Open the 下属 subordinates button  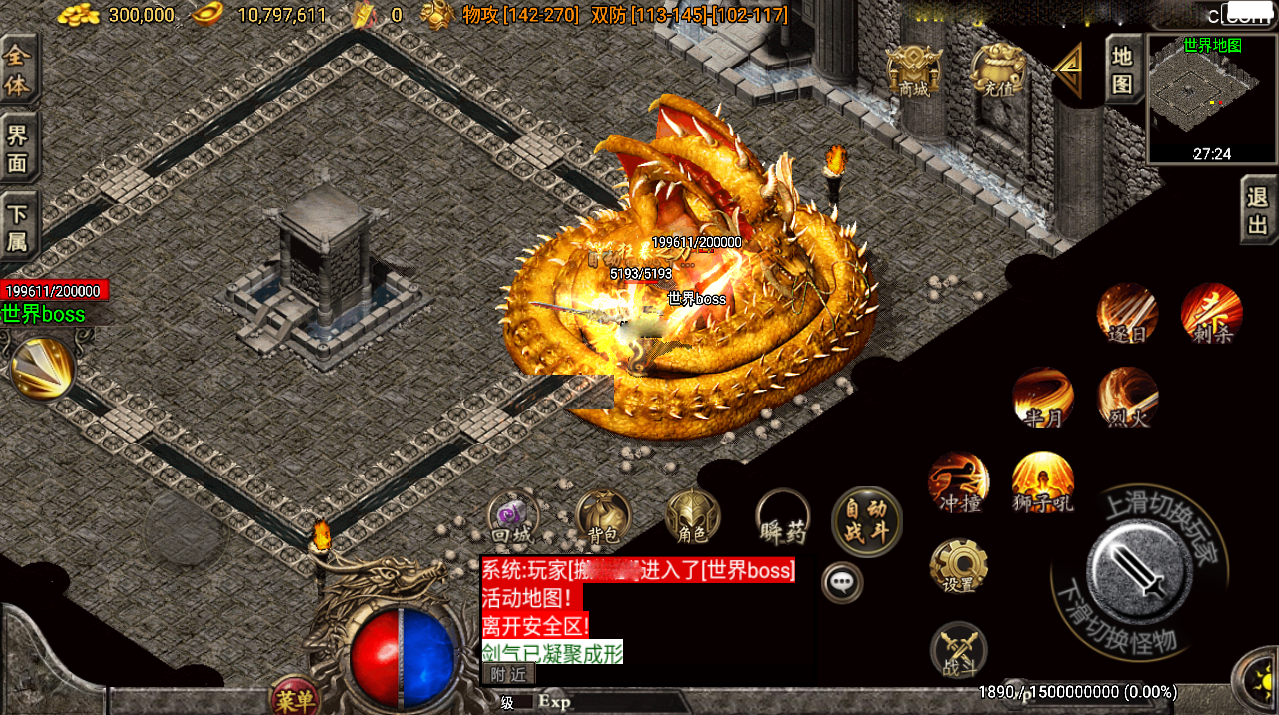(18, 227)
